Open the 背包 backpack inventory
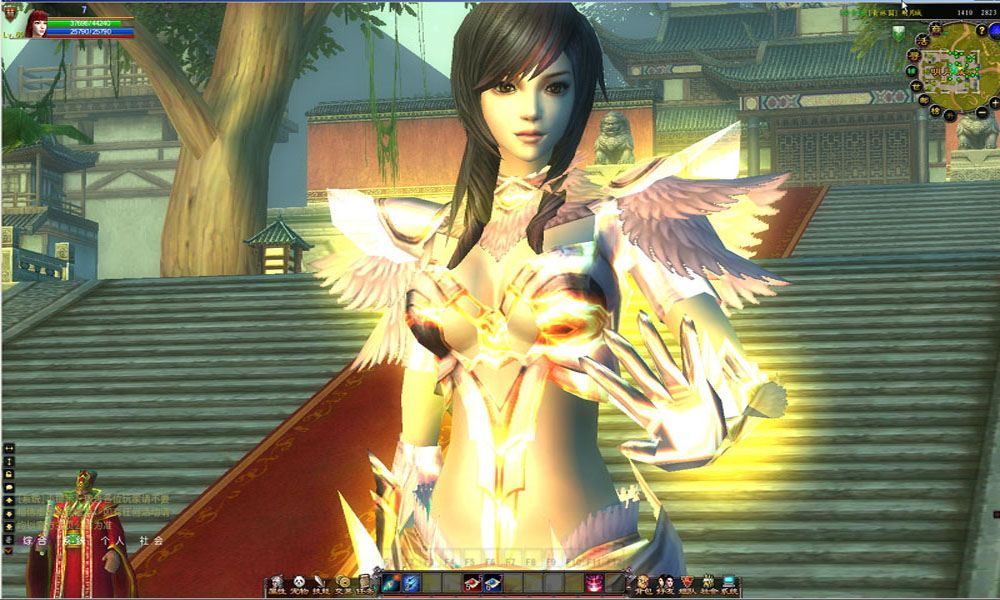This screenshot has width=1000, height=600. click(x=643, y=584)
